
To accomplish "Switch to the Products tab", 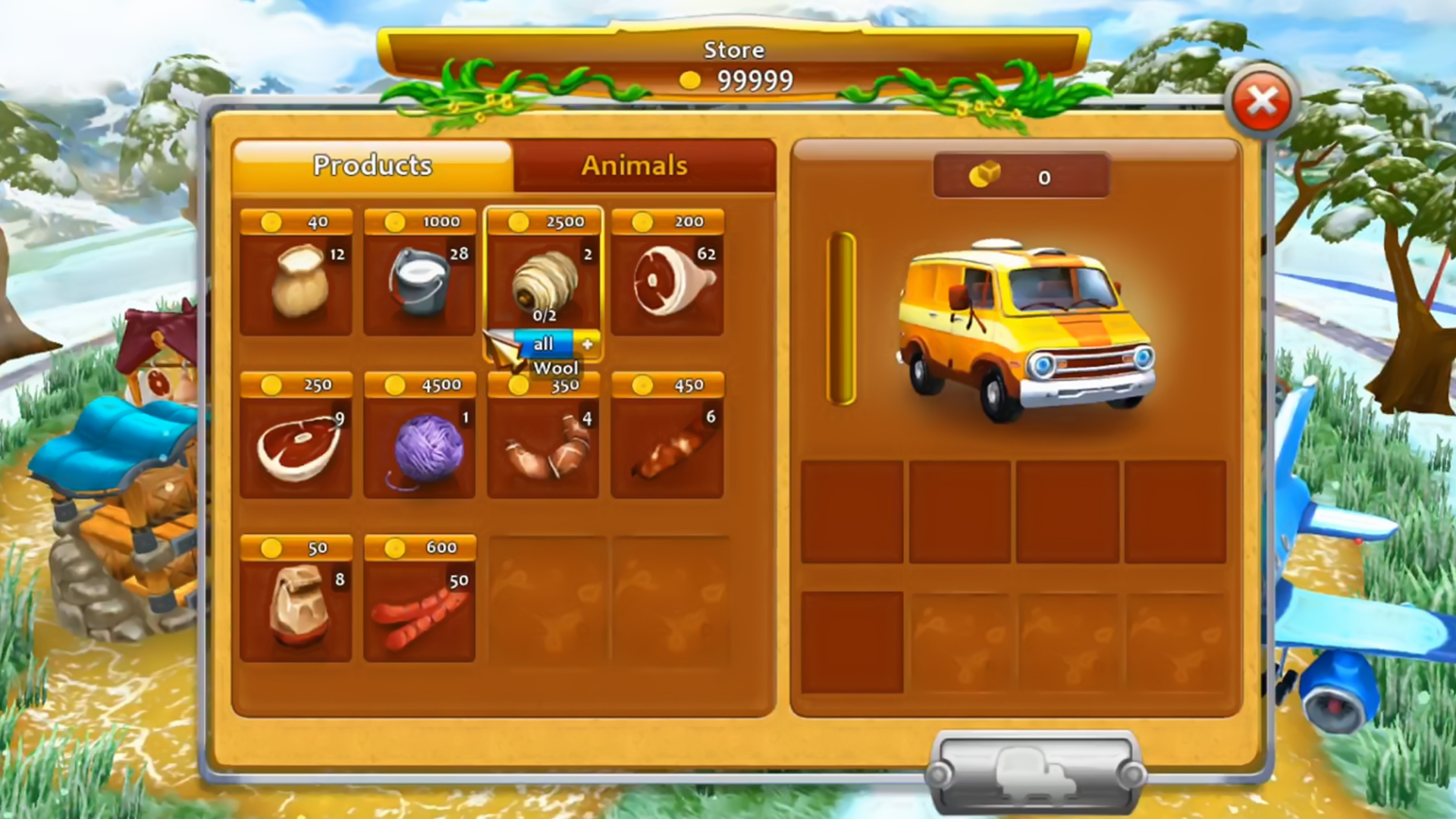I will [373, 165].
